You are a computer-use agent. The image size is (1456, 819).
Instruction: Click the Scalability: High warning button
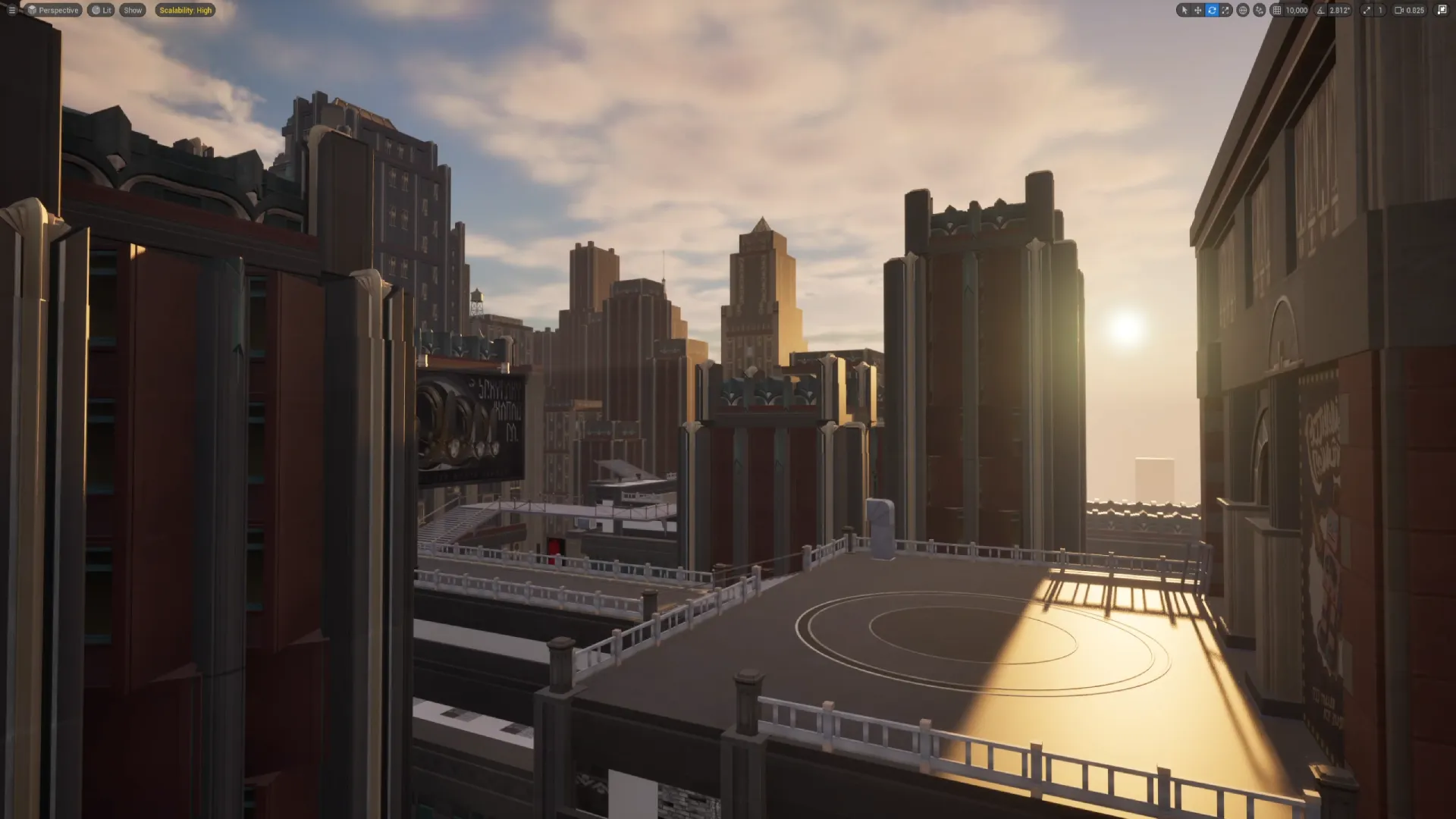click(x=185, y=11)
